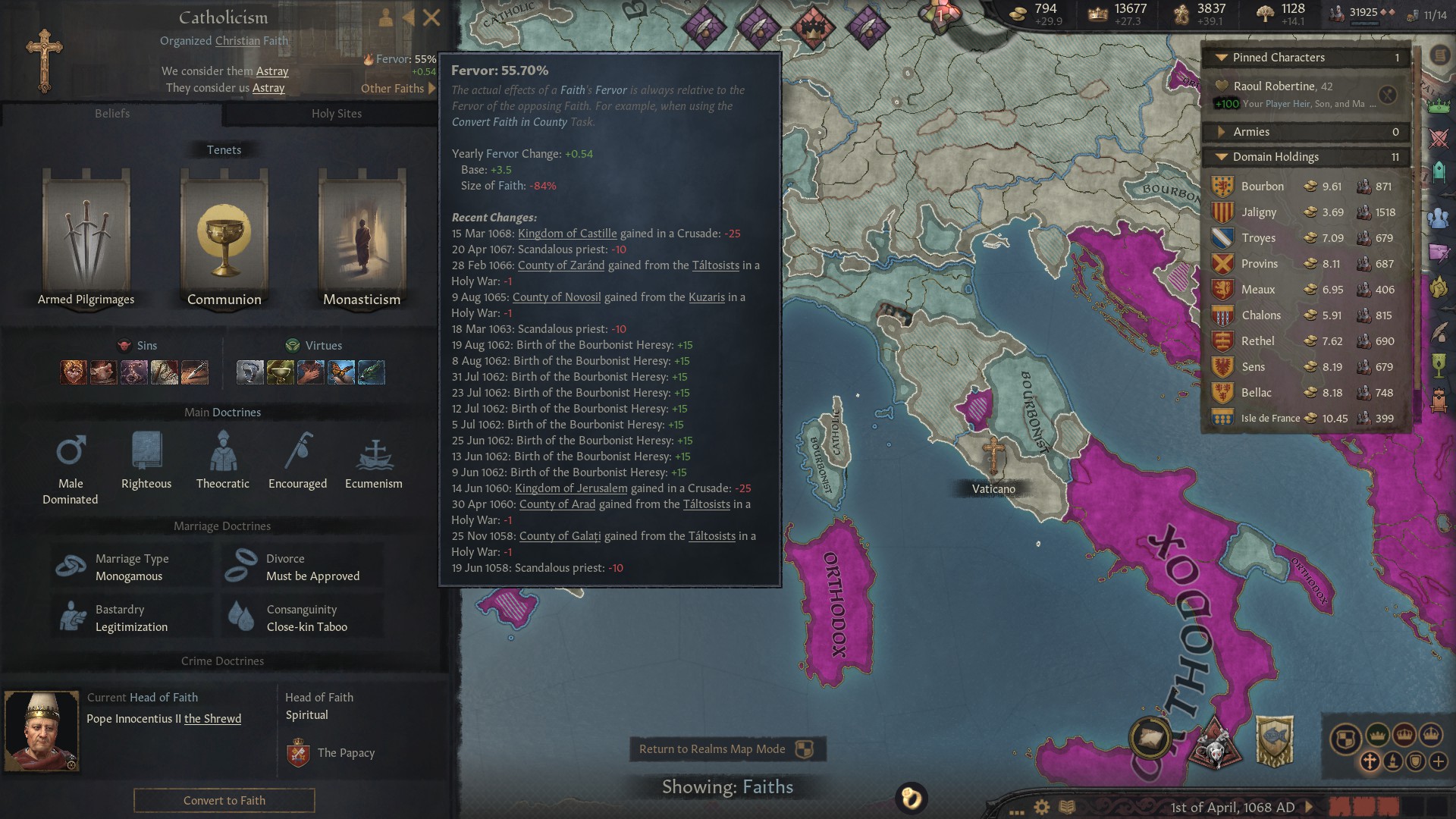
Task: Unpin Raoul Robertine from Pinned Characters
Action: pyautogui.click(x=1387, y=95)
